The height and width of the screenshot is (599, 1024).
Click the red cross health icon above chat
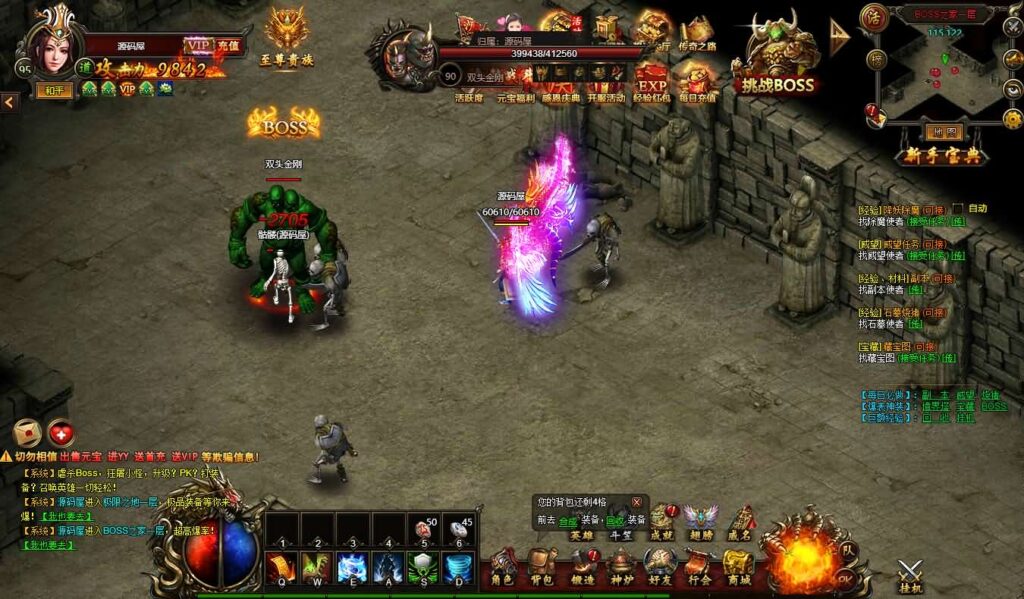[61, 433]
